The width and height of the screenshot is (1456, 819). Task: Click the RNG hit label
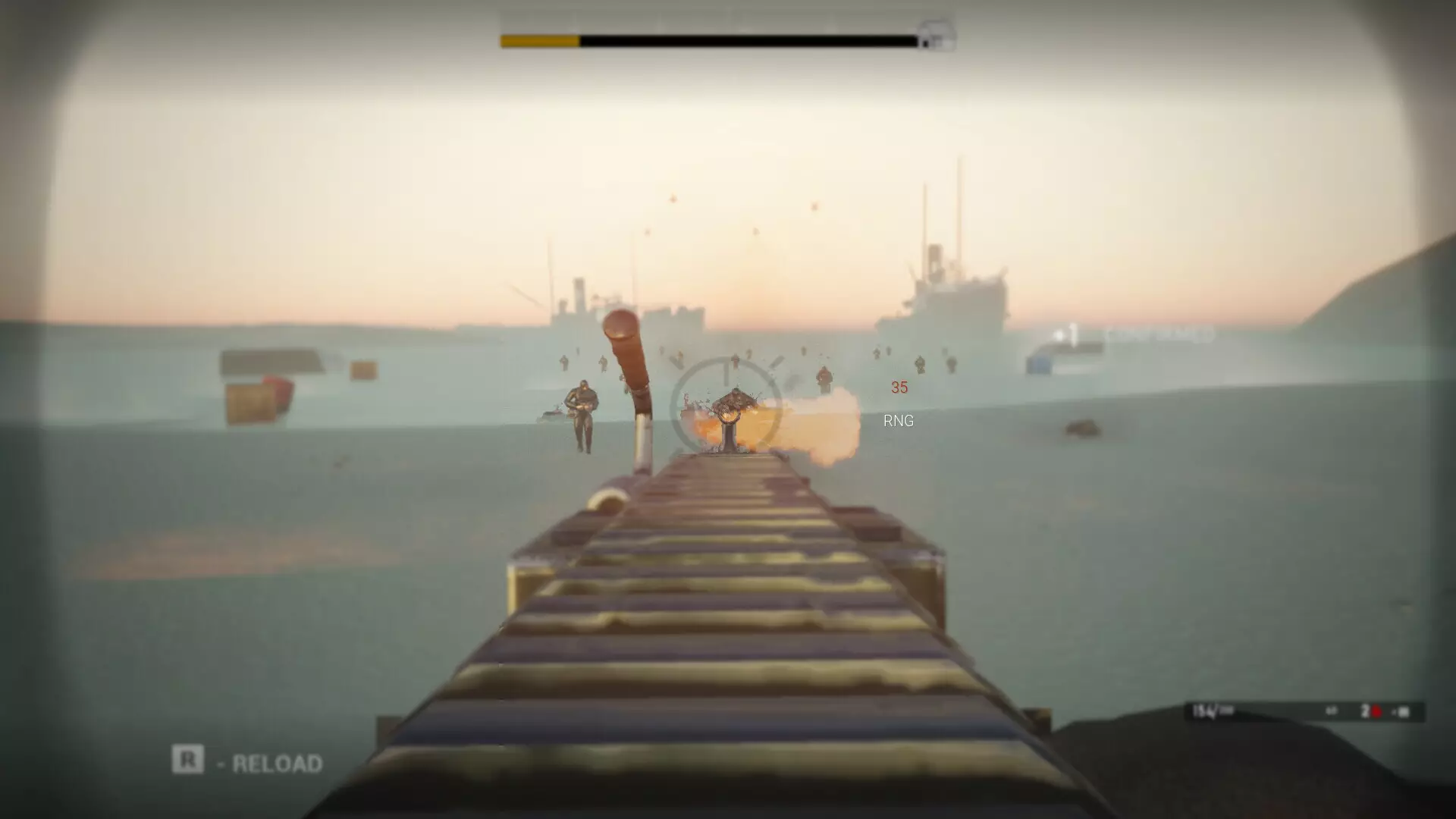click(899, 421)
